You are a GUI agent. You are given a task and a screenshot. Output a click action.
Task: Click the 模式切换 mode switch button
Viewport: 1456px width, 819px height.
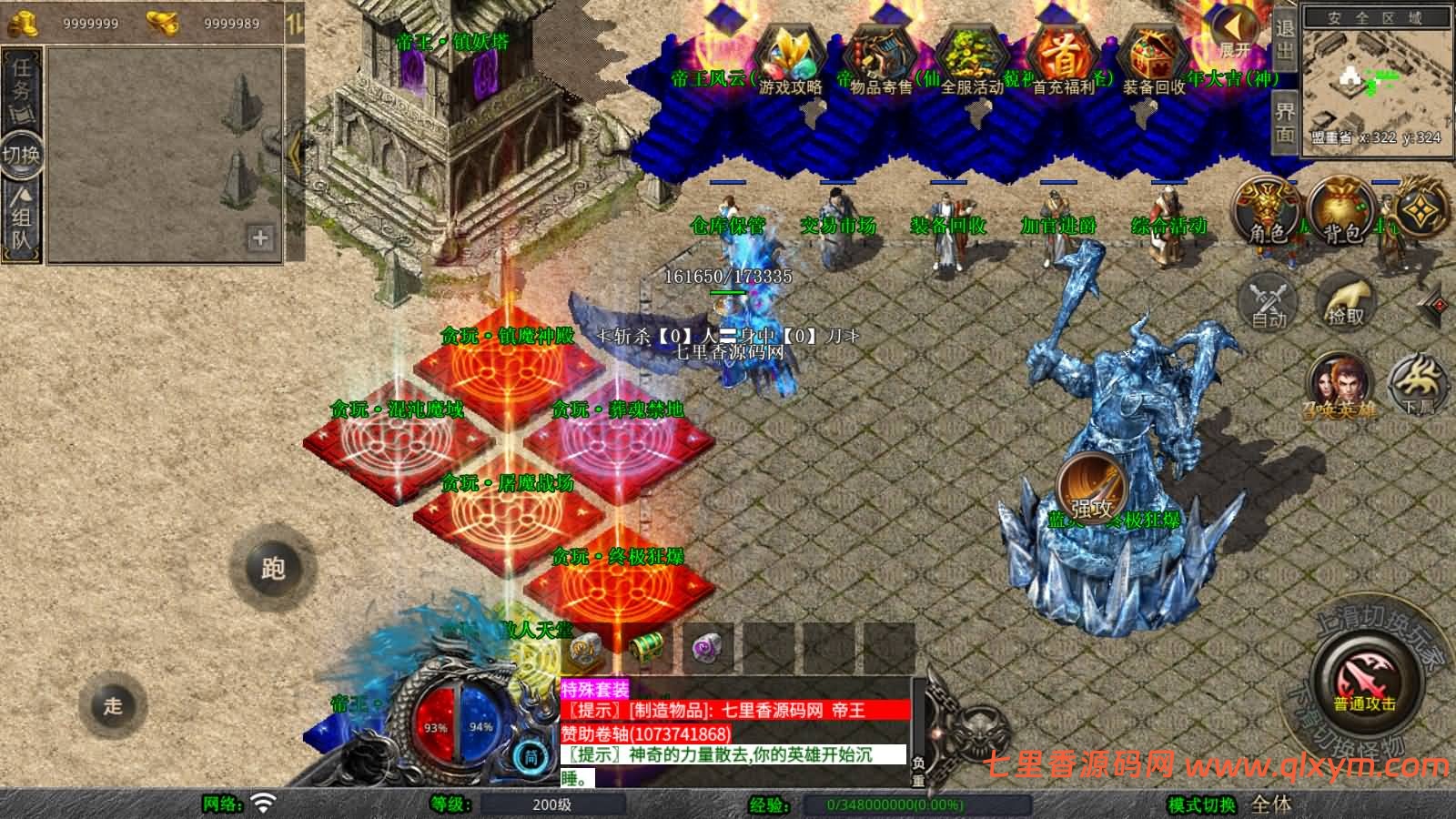pos(1201,804)
